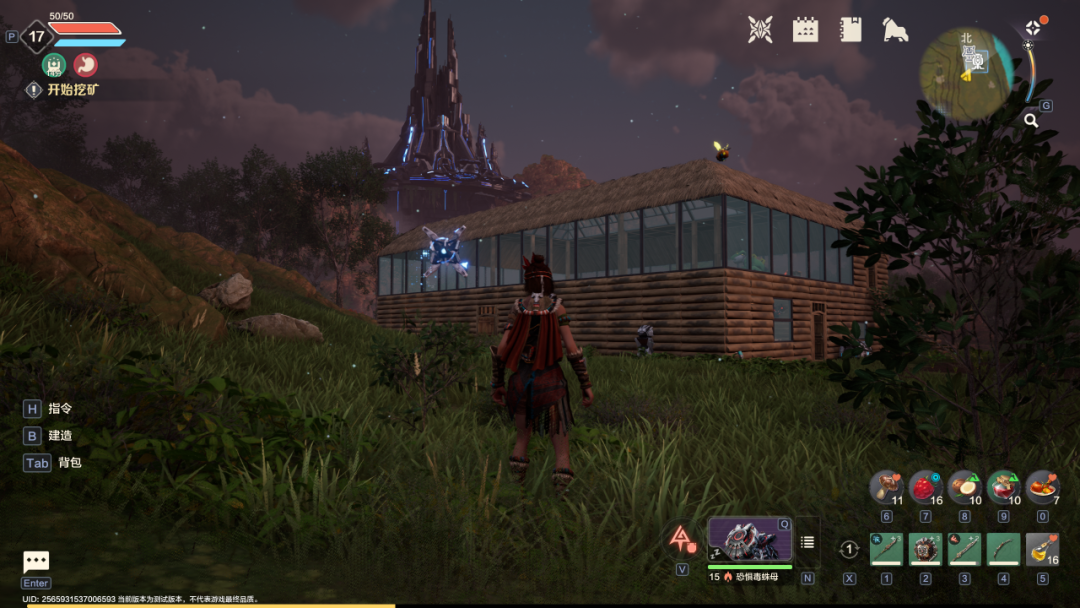1080x608 pixels.
Task: Open the chat speech bubble
Action: pyautogui.click(x=36, y=562)
